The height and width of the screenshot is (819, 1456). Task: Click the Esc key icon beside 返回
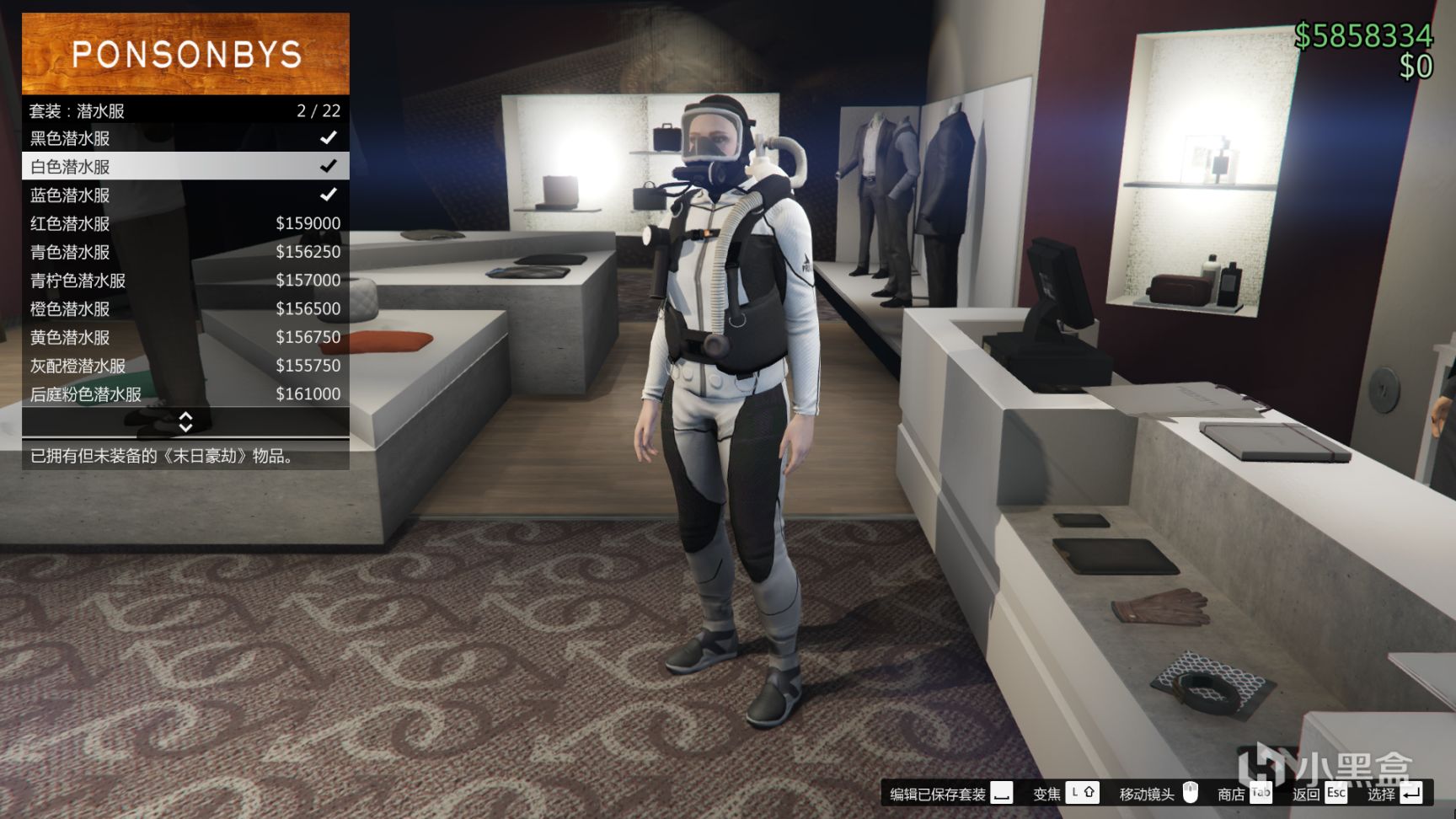coord(1336,793)
